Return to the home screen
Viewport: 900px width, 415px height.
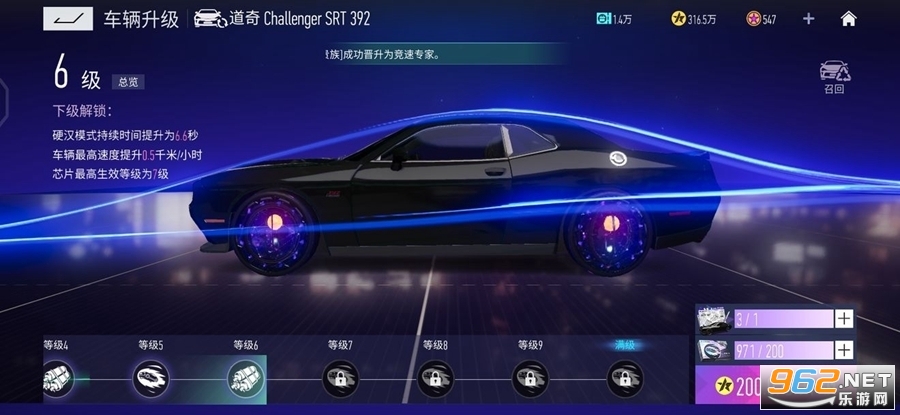(x=848, y=18)
